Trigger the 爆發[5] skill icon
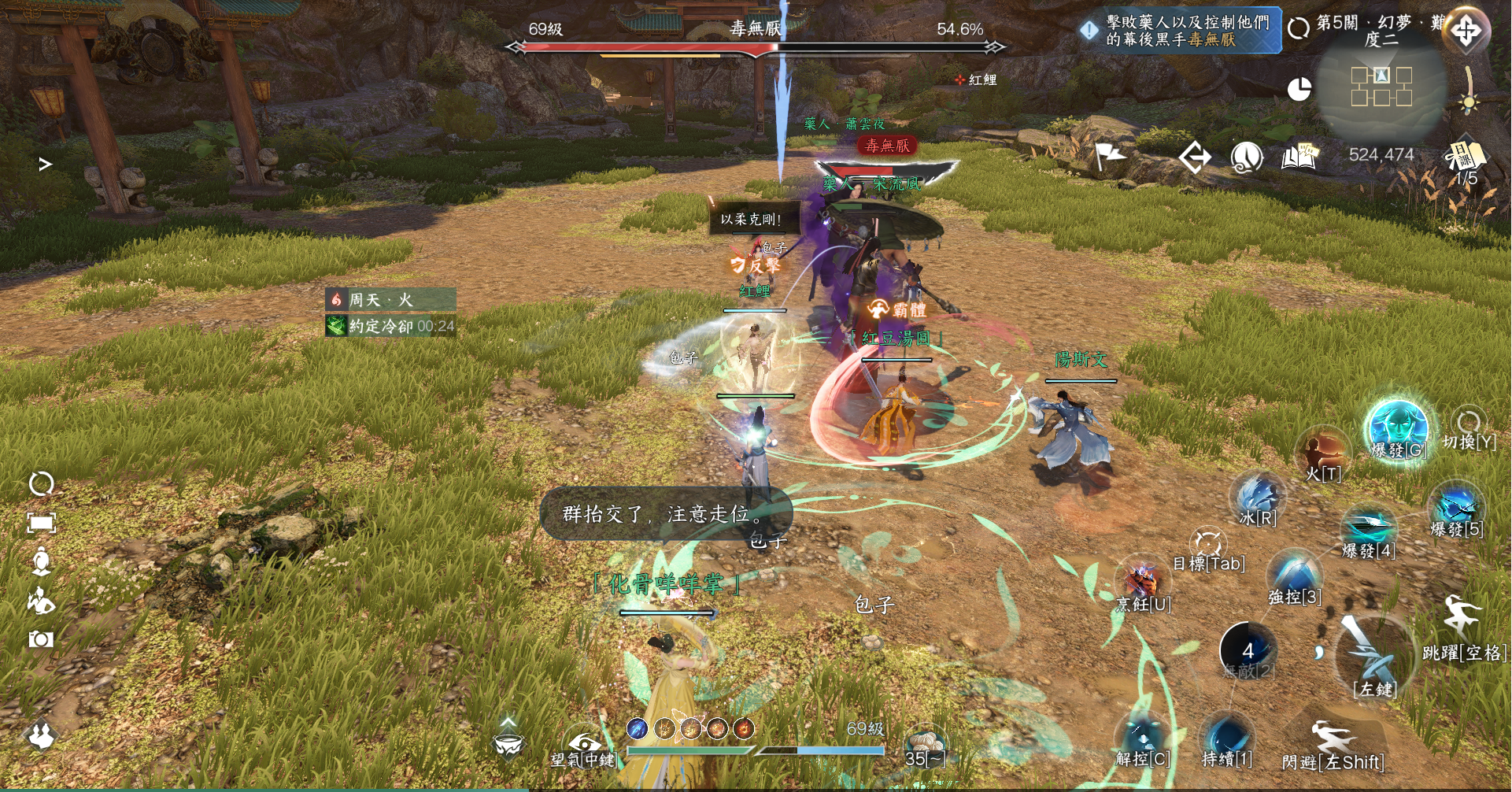This screenshot has height=792, width=1512. click(1456, 507)
